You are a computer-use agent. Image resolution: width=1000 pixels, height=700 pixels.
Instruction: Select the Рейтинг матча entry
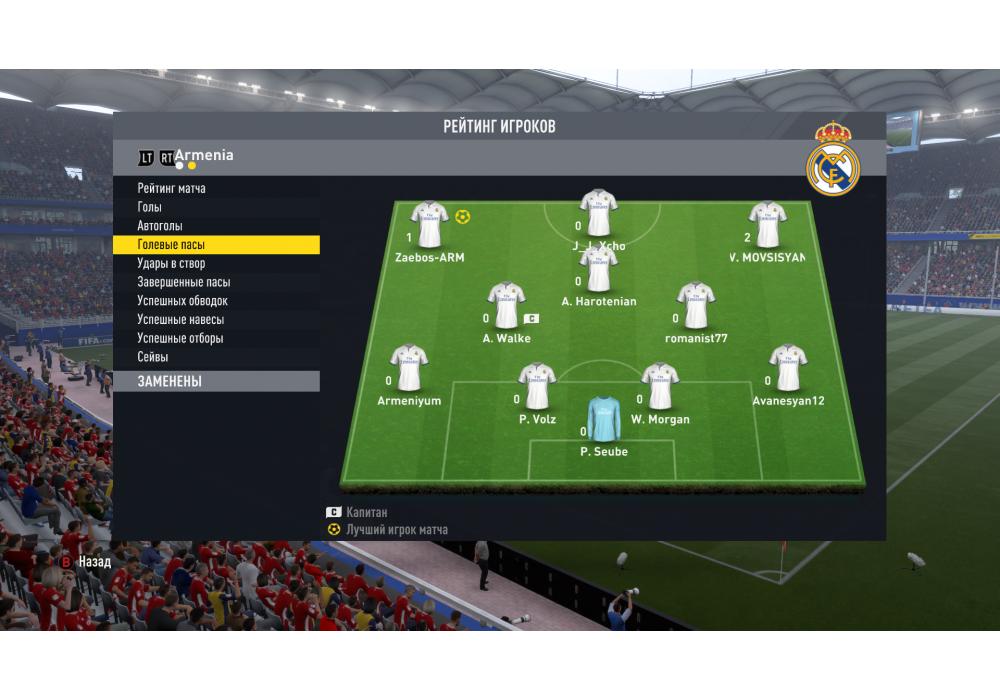[172, 188]
